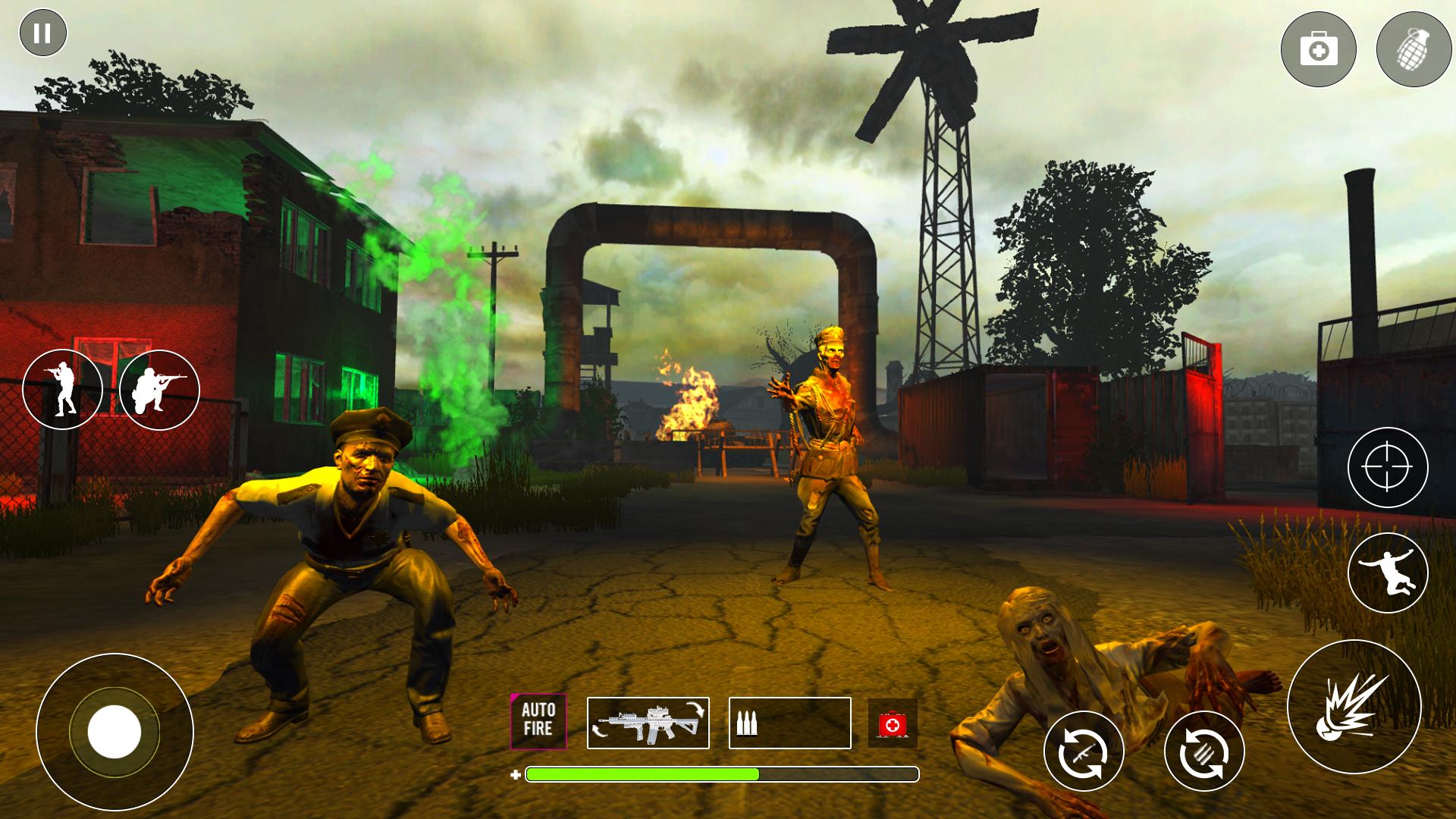Tap the pause icon in the corner

coord(43,32)
